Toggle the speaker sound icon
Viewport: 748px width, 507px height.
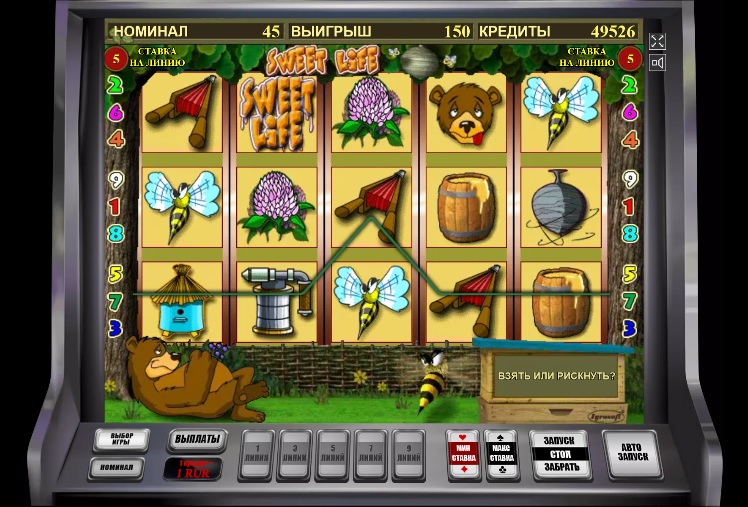click(x=657, y=63)
